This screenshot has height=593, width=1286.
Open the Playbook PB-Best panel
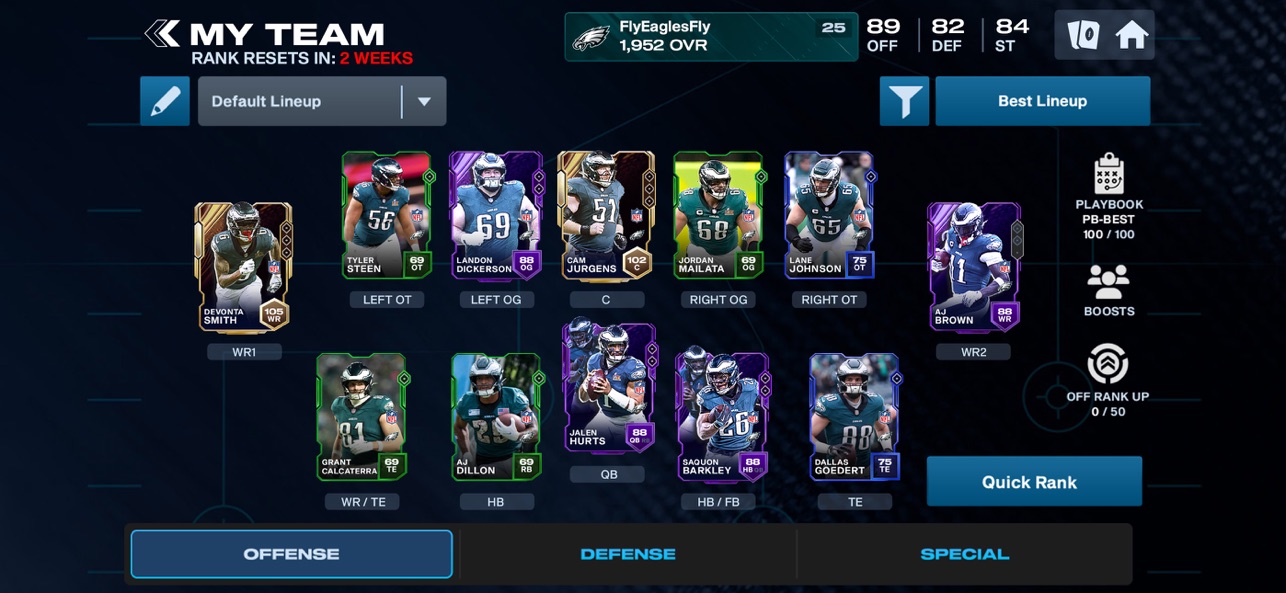(x=1109, y=197)
